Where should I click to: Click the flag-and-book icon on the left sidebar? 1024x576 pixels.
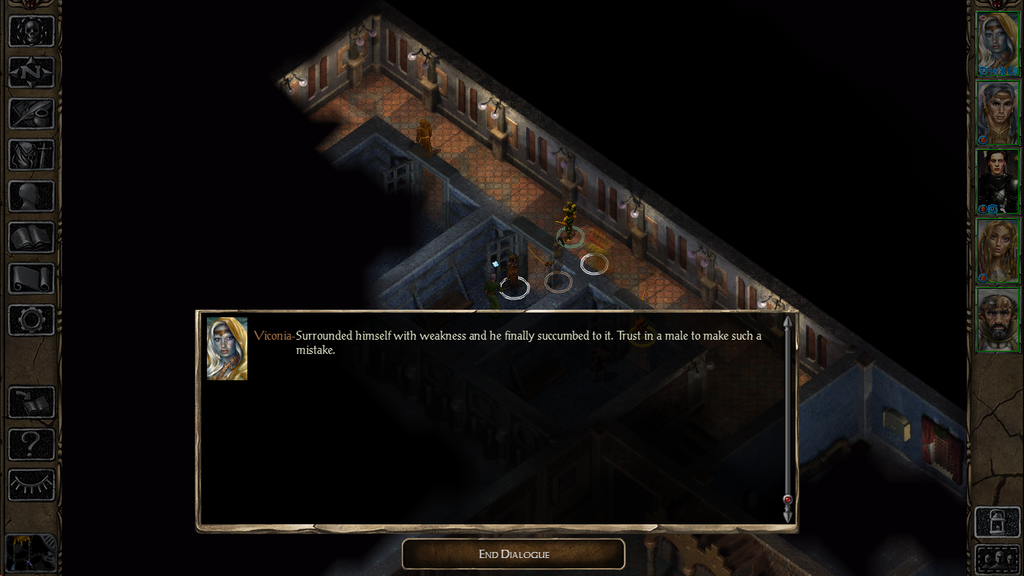31,402
